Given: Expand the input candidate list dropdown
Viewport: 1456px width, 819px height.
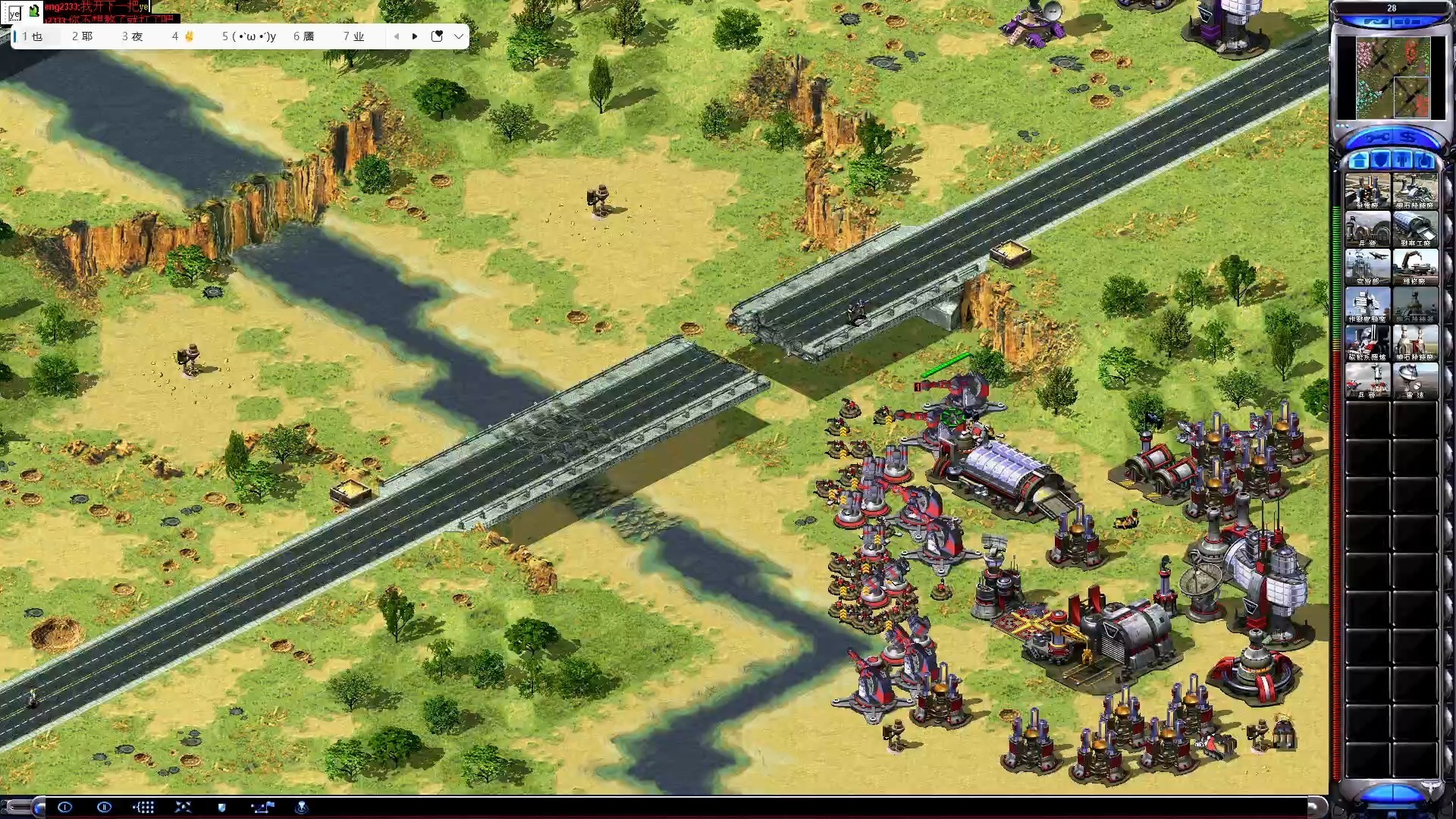Looking at the screenshot, I should click(x=459, y=36).
